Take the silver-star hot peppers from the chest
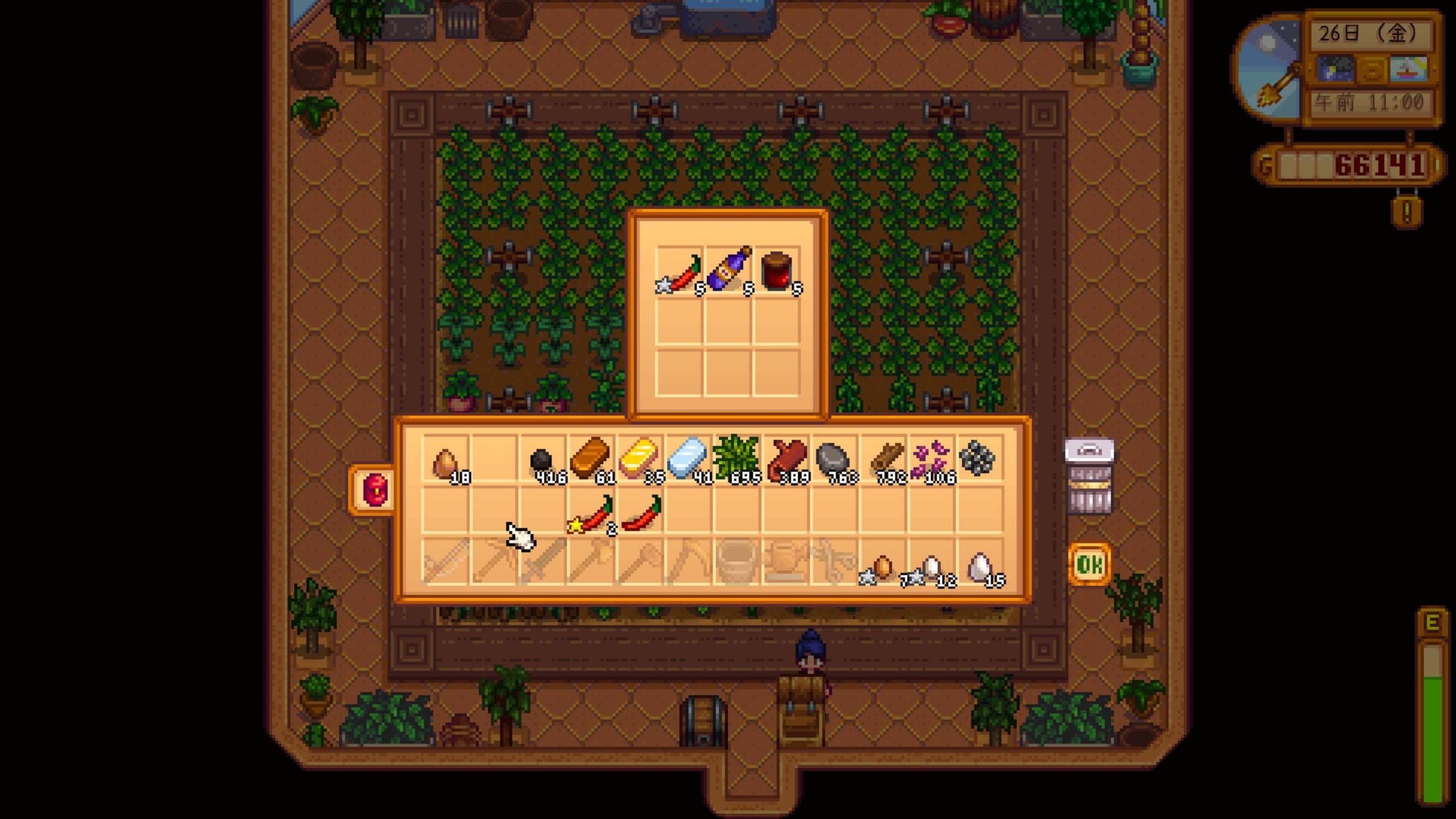Screen dimensions: 1456x819 [680, 273]
